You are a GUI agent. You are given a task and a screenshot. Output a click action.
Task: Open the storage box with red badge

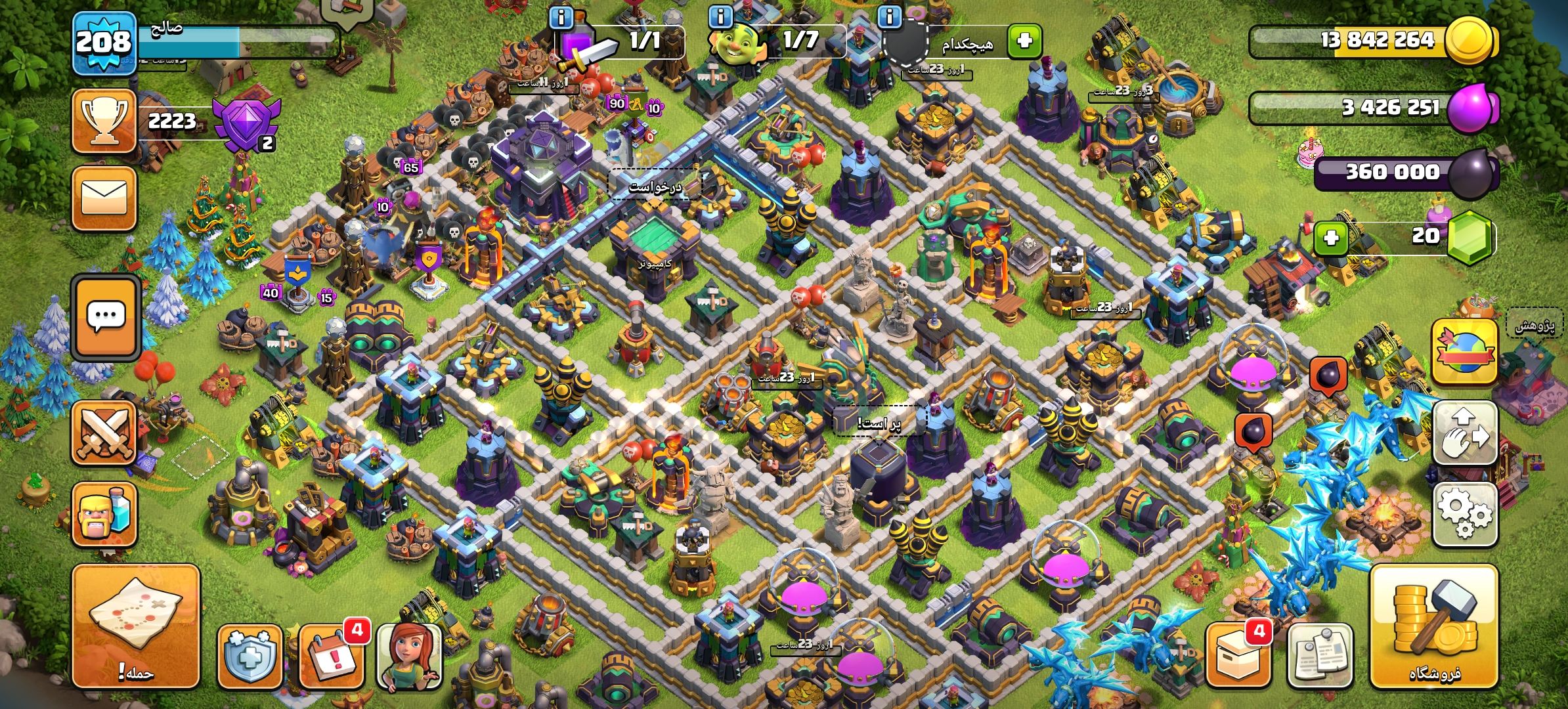point(1238,656)
